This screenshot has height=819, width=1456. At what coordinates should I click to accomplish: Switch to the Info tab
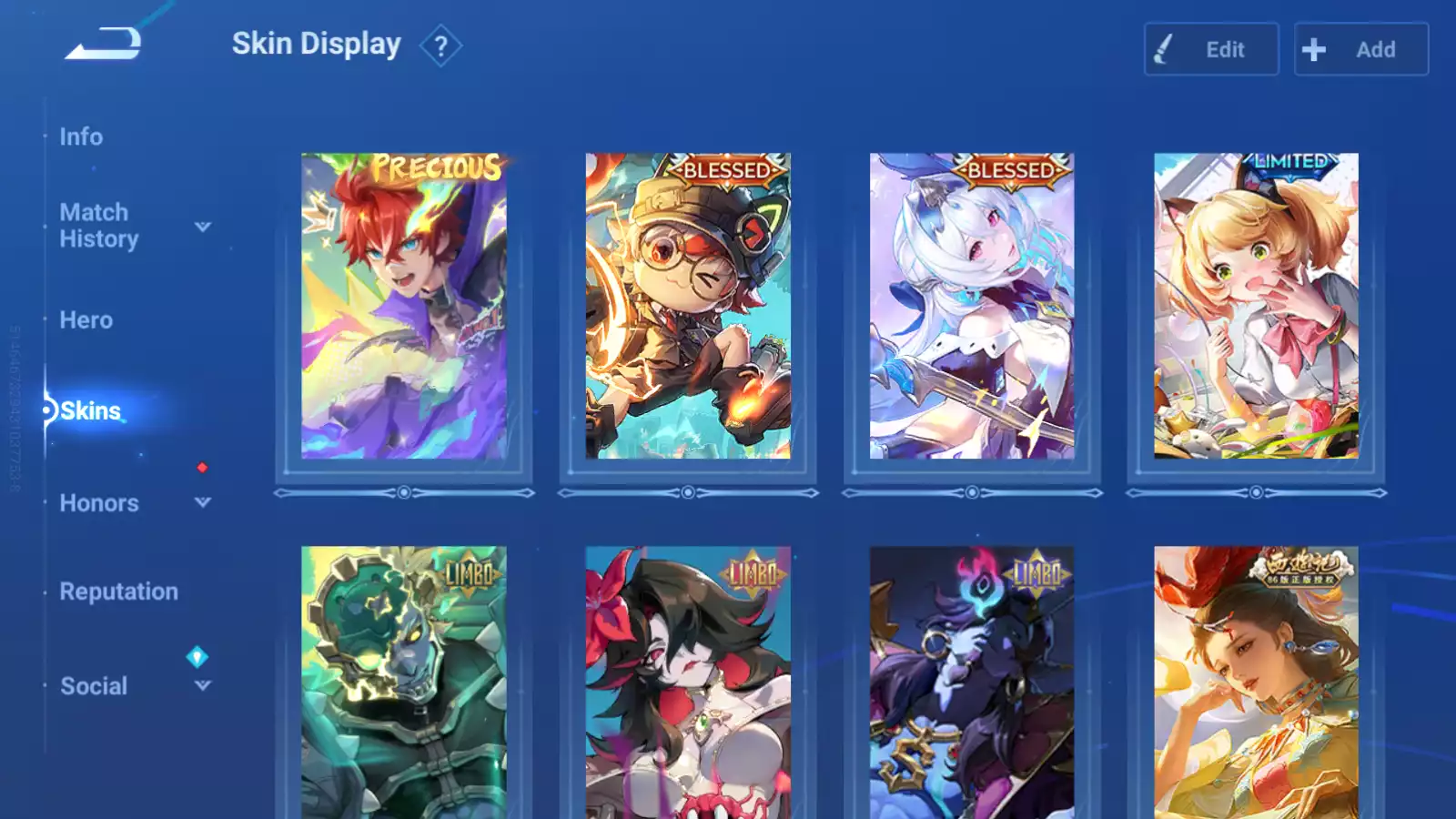tap(81, 136)
